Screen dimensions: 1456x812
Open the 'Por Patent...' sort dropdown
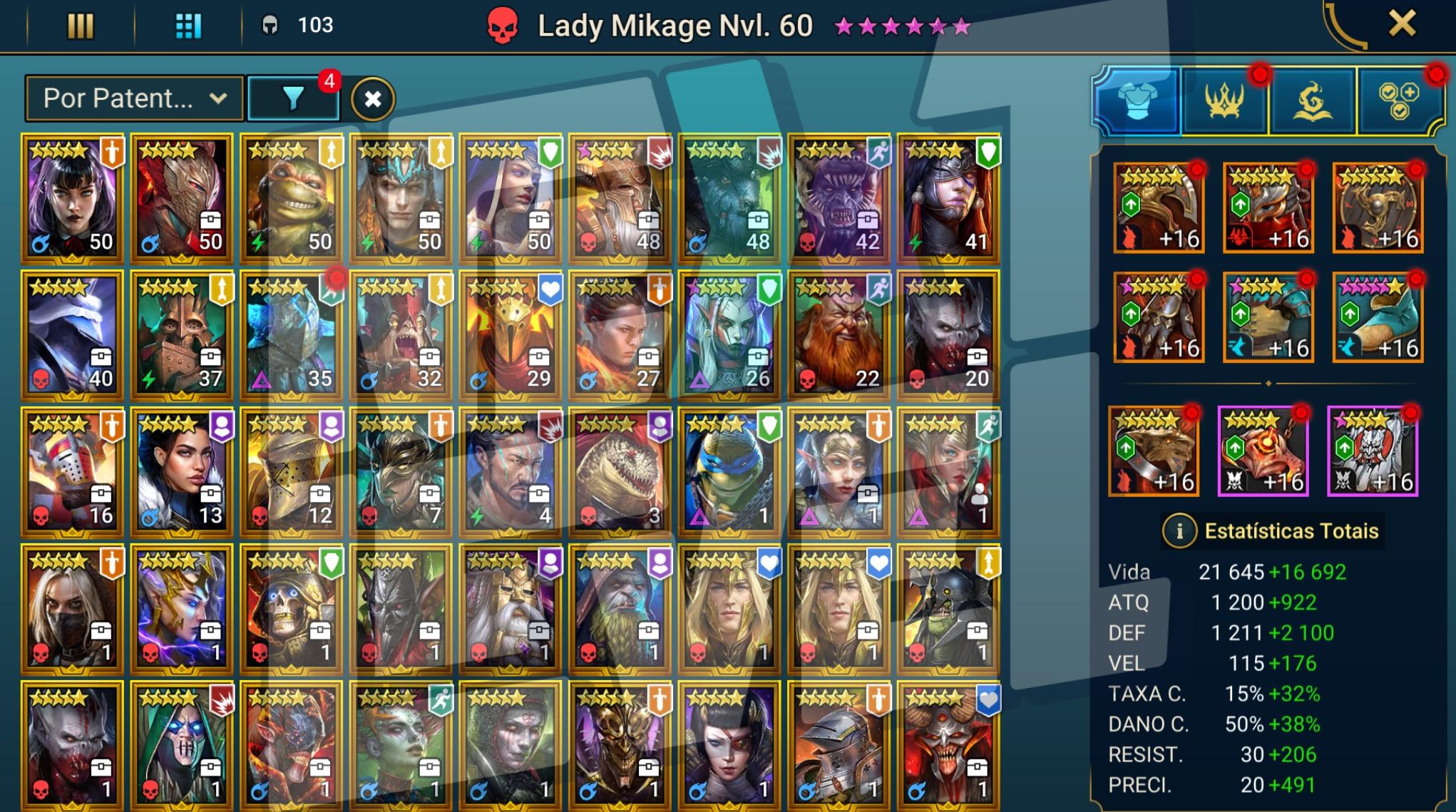[134, 98]
